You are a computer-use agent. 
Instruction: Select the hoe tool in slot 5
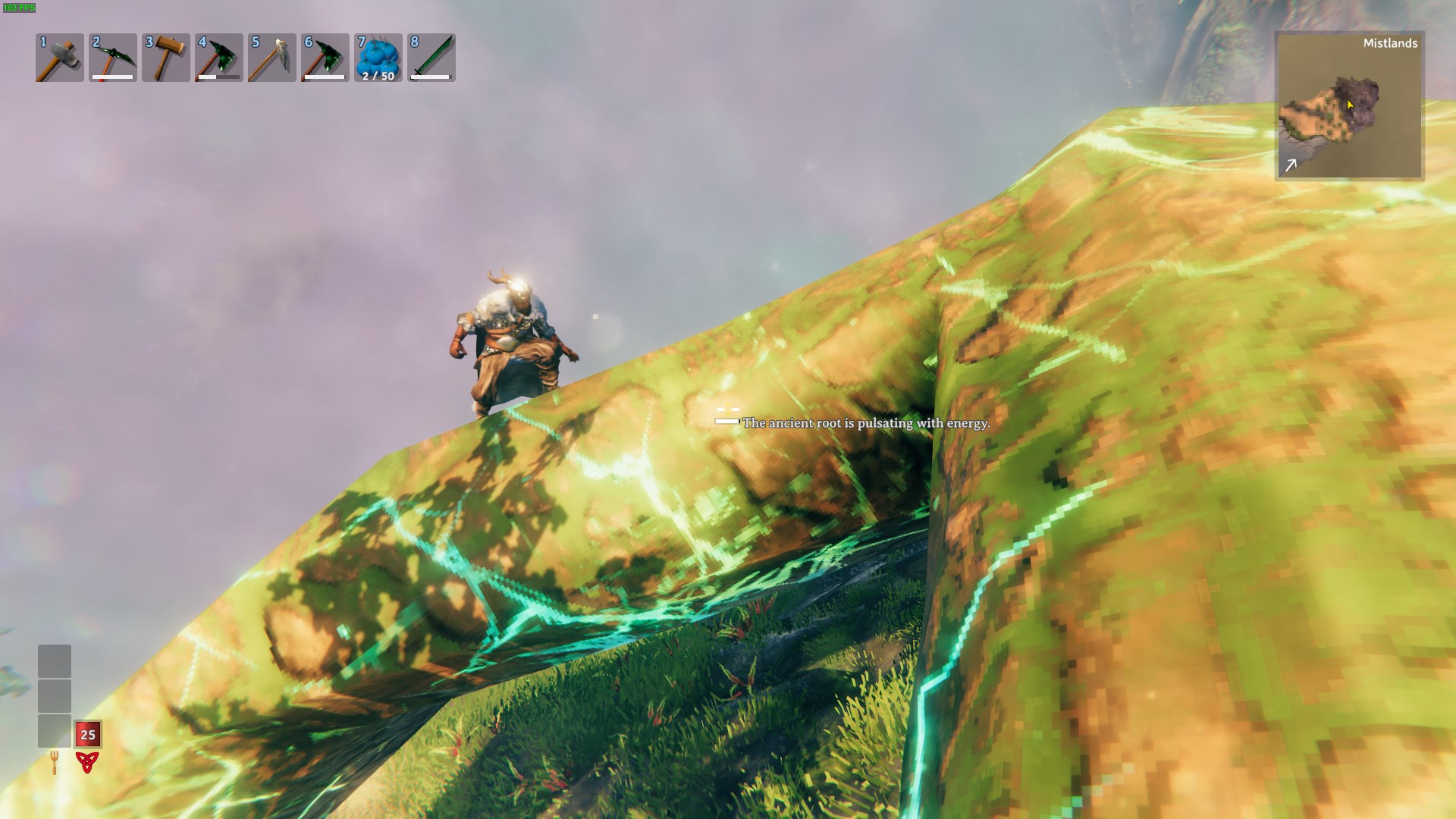click(272, 58)
